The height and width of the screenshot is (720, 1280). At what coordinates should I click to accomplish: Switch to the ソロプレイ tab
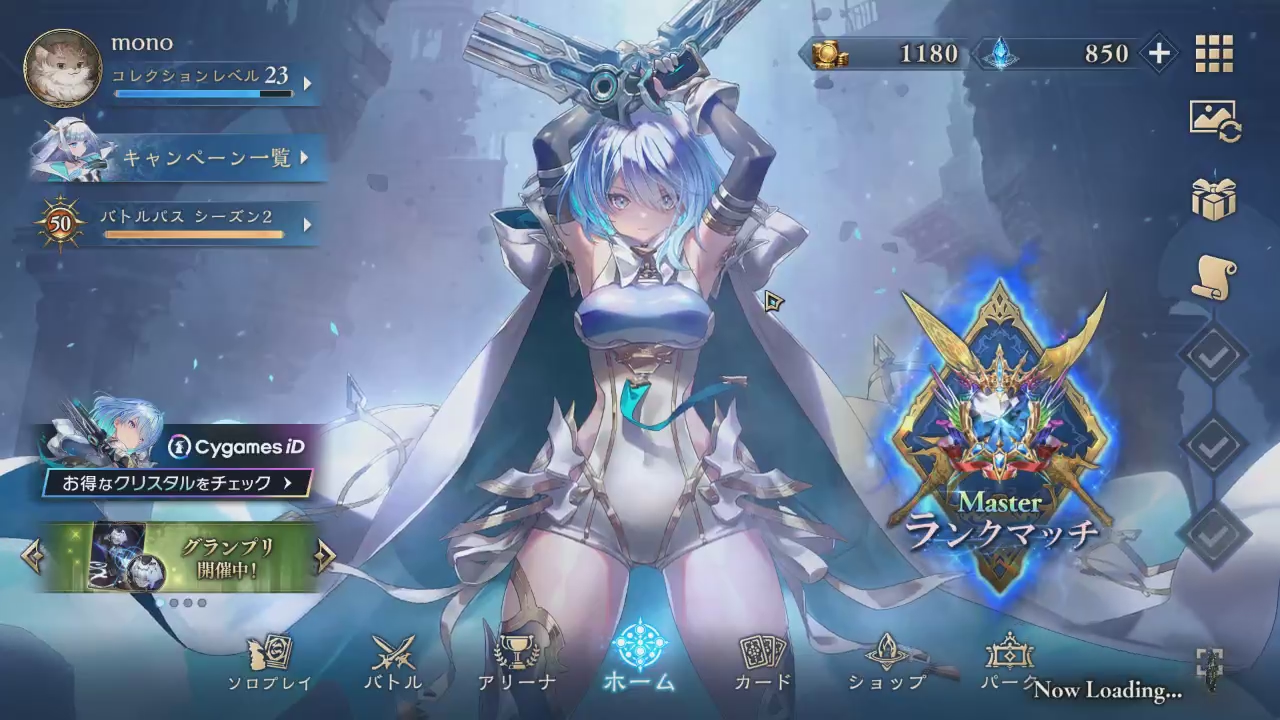(270, 663)
